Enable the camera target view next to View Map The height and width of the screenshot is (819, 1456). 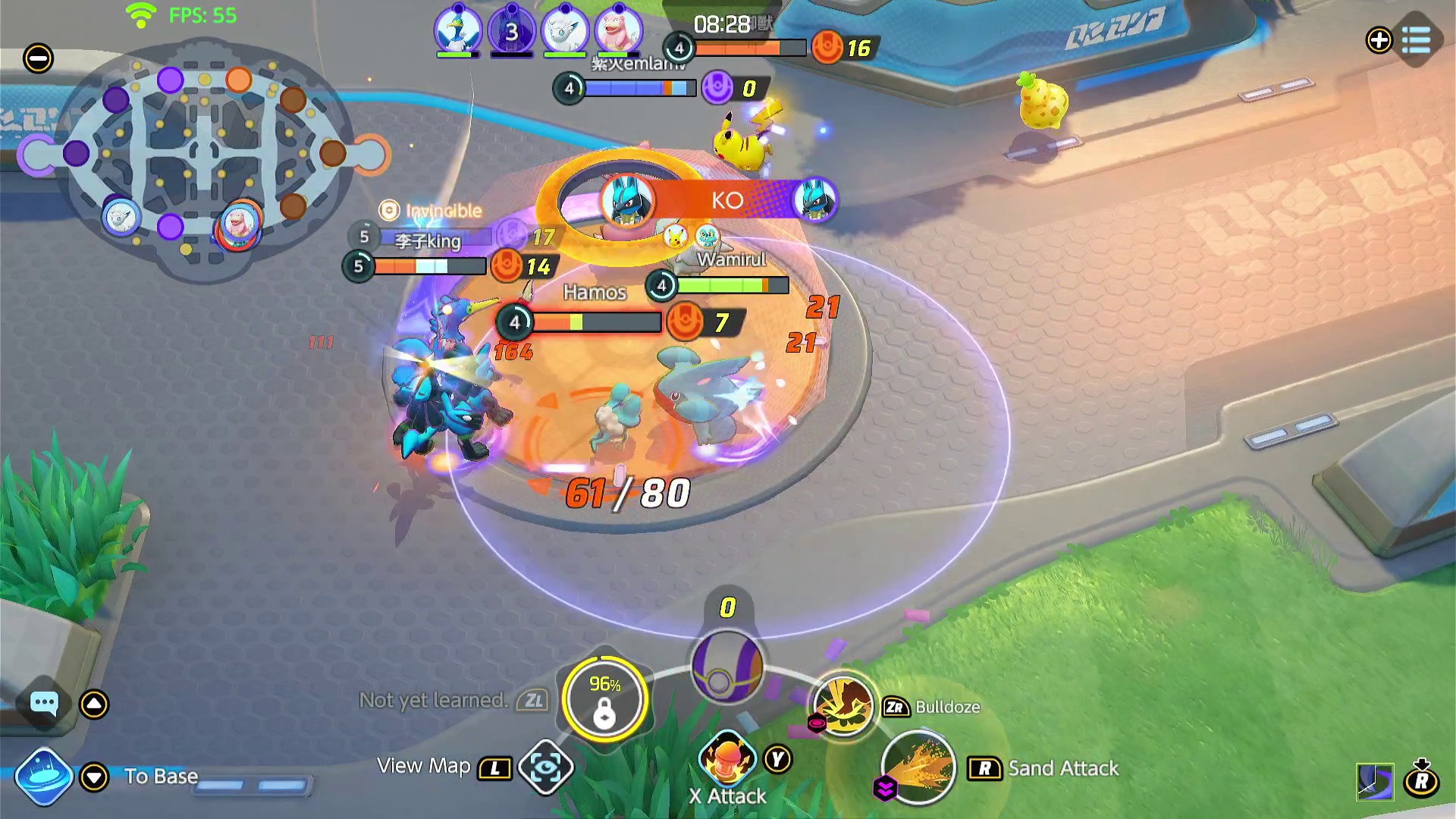pyautogui.click(x=548, y=767)
